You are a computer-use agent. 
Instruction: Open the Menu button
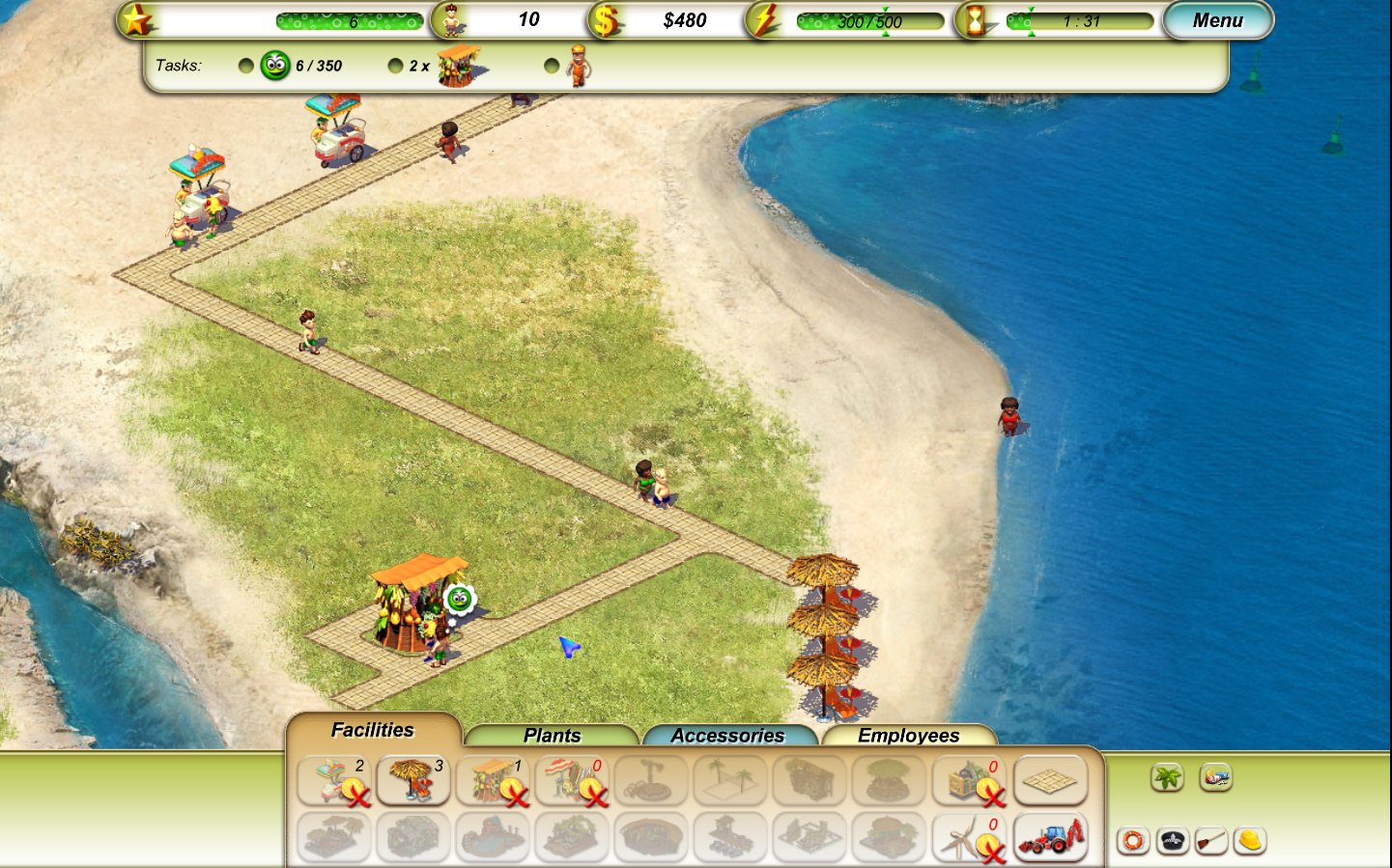coord(1217,20)
